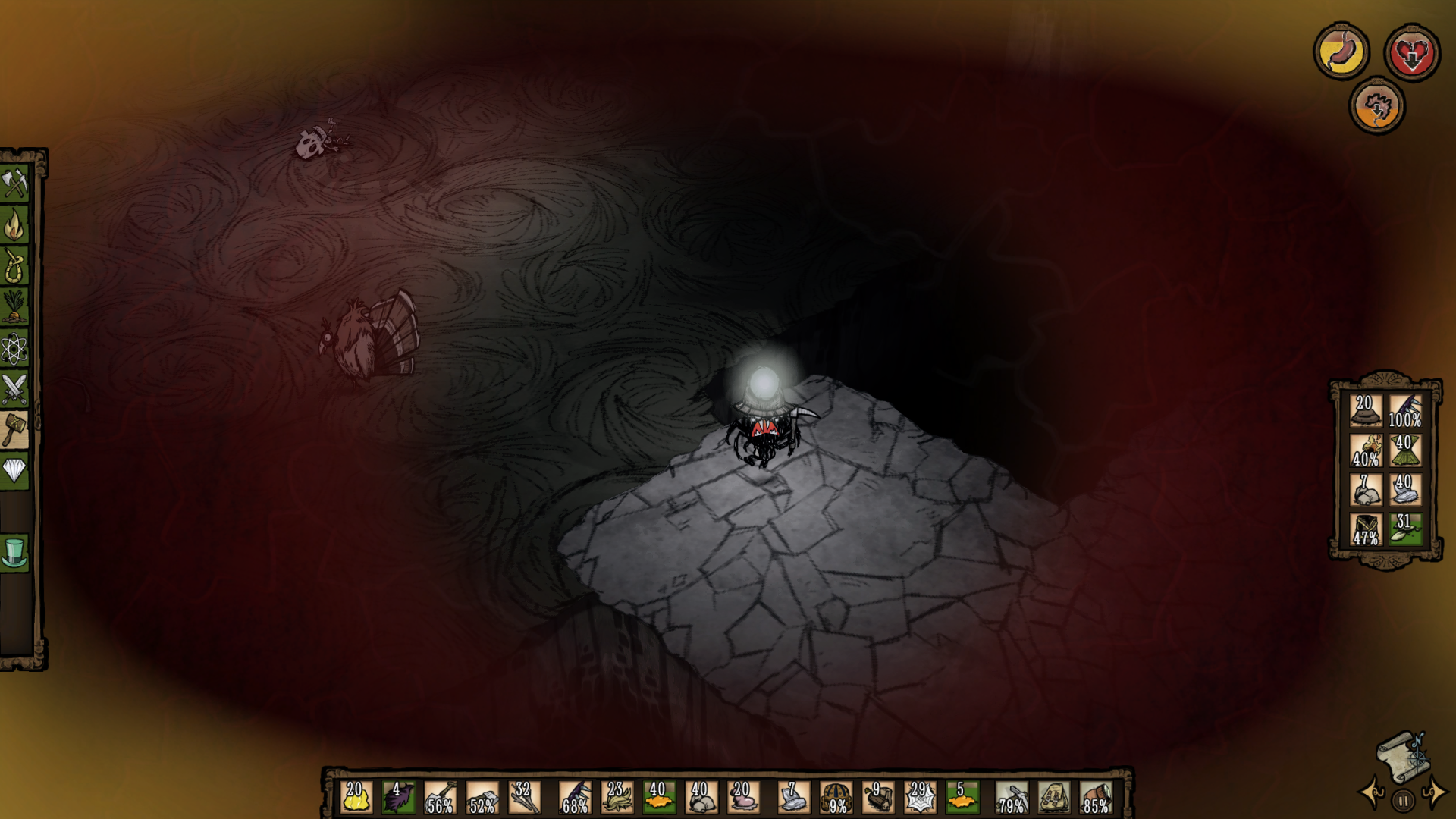Select the manure stack of 20 in backpack
This screenshot has height=819, width=1456.
pyautogui.click(x=1366, y=410)
